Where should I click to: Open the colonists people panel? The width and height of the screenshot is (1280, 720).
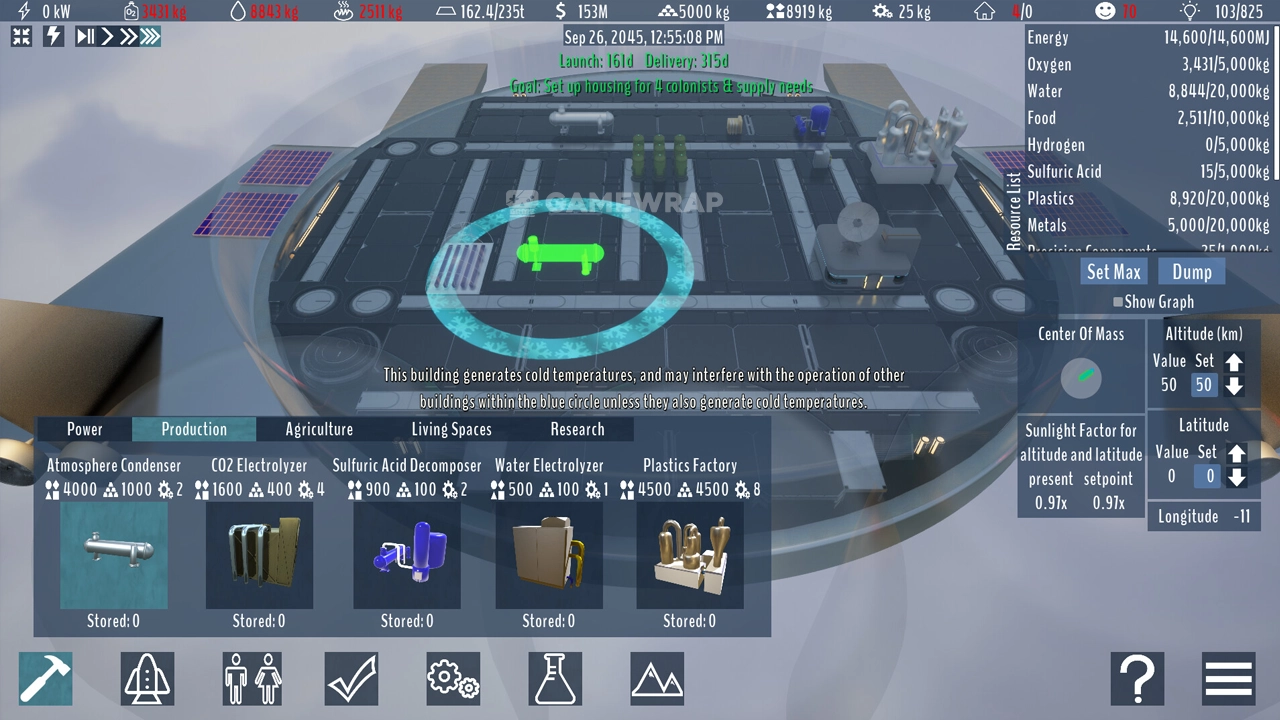point(251,679)
